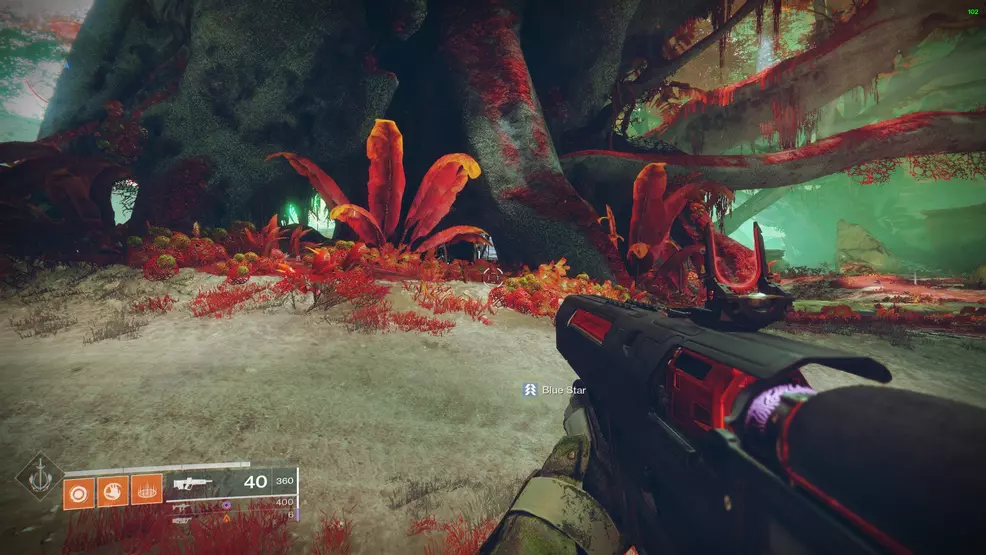The width and height of the screenshot is (986, 555).
Task: Use the flaming fist melee ability
Action: (113, 492)
